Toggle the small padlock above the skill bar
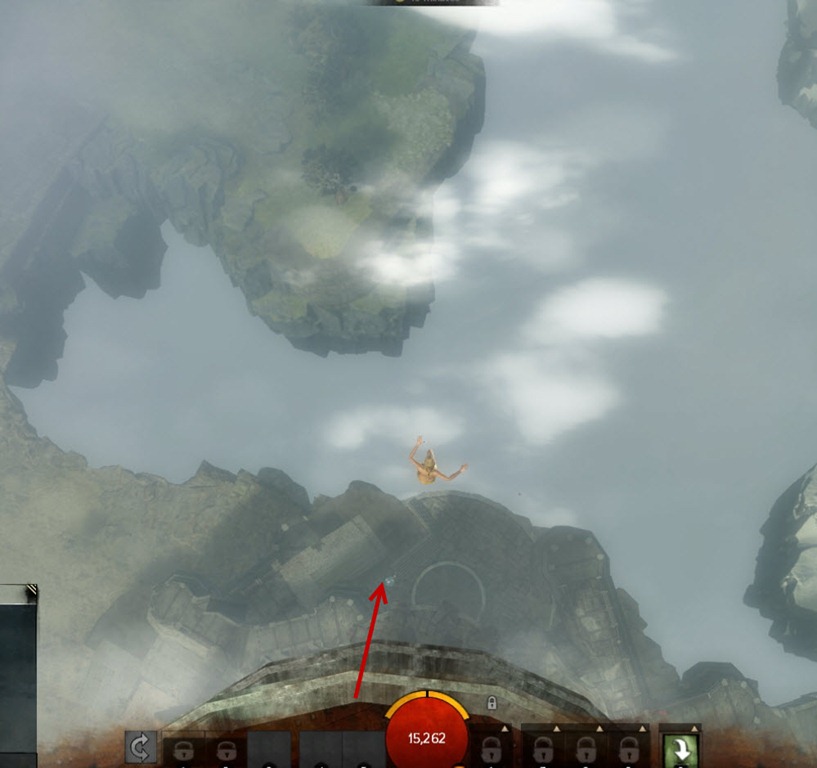Viewport: 817px width, 768px height. 492,703
